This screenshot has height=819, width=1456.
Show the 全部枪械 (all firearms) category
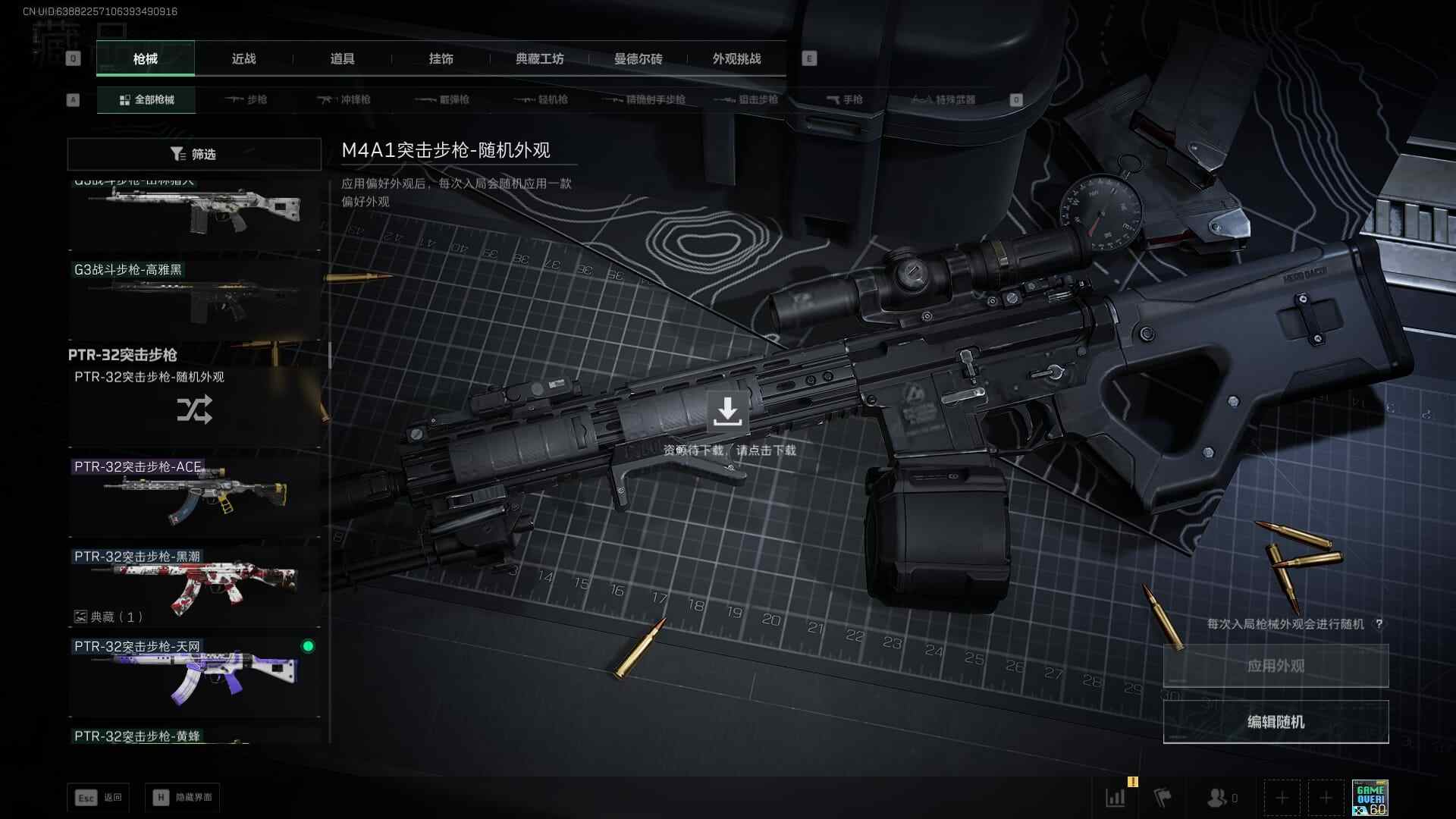146,100
